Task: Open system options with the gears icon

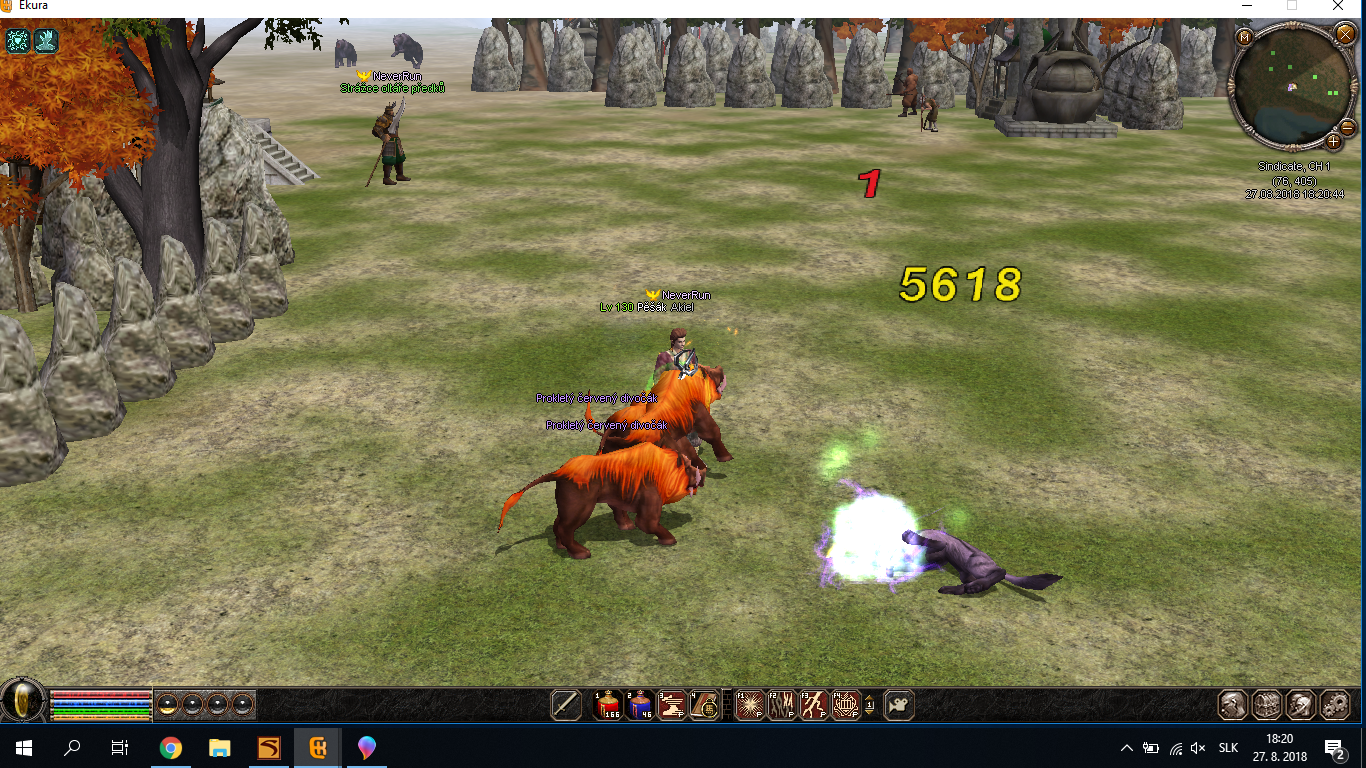Action: point(1335,705)
